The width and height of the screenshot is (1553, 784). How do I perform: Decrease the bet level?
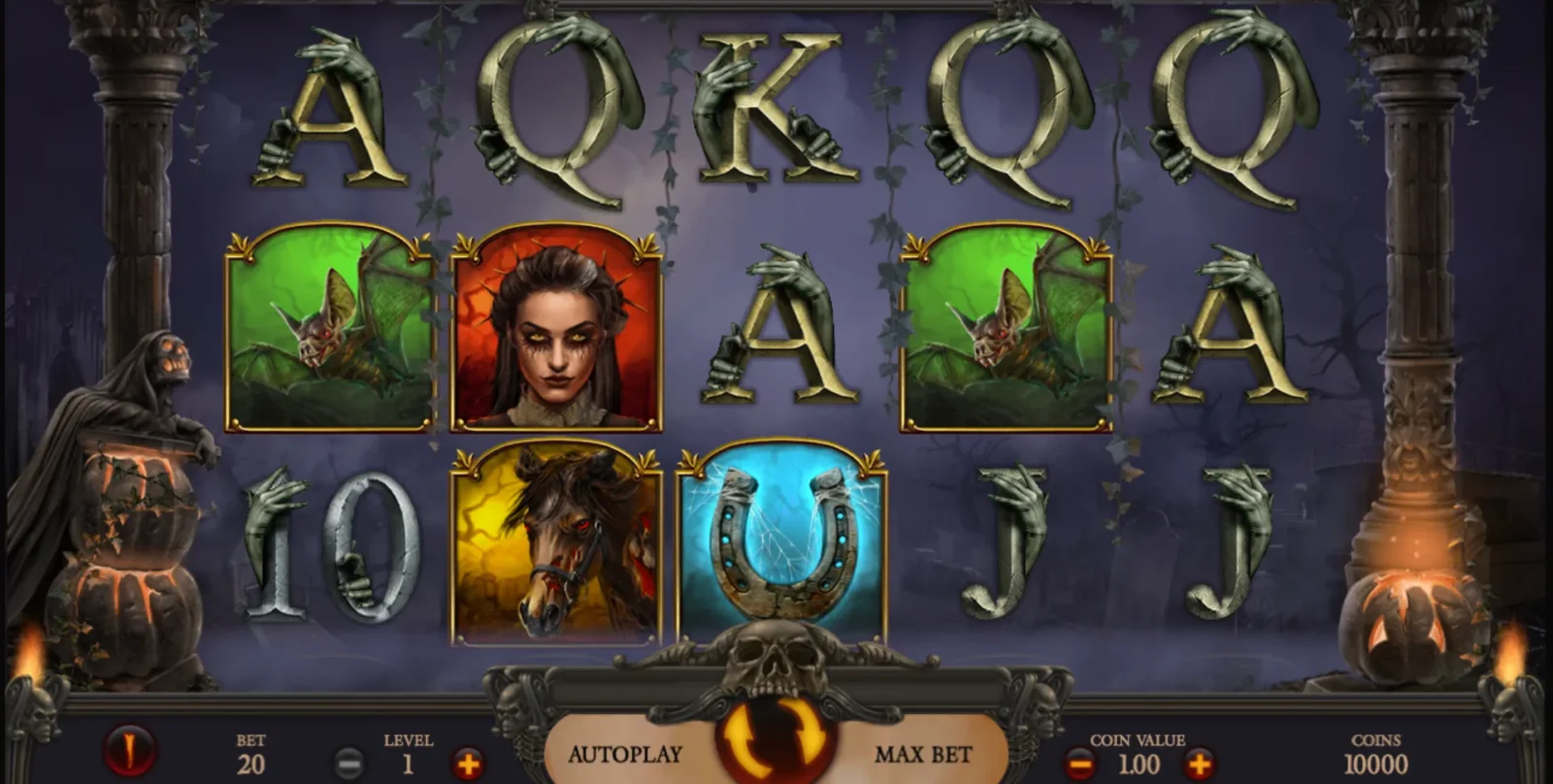point(349,764)
